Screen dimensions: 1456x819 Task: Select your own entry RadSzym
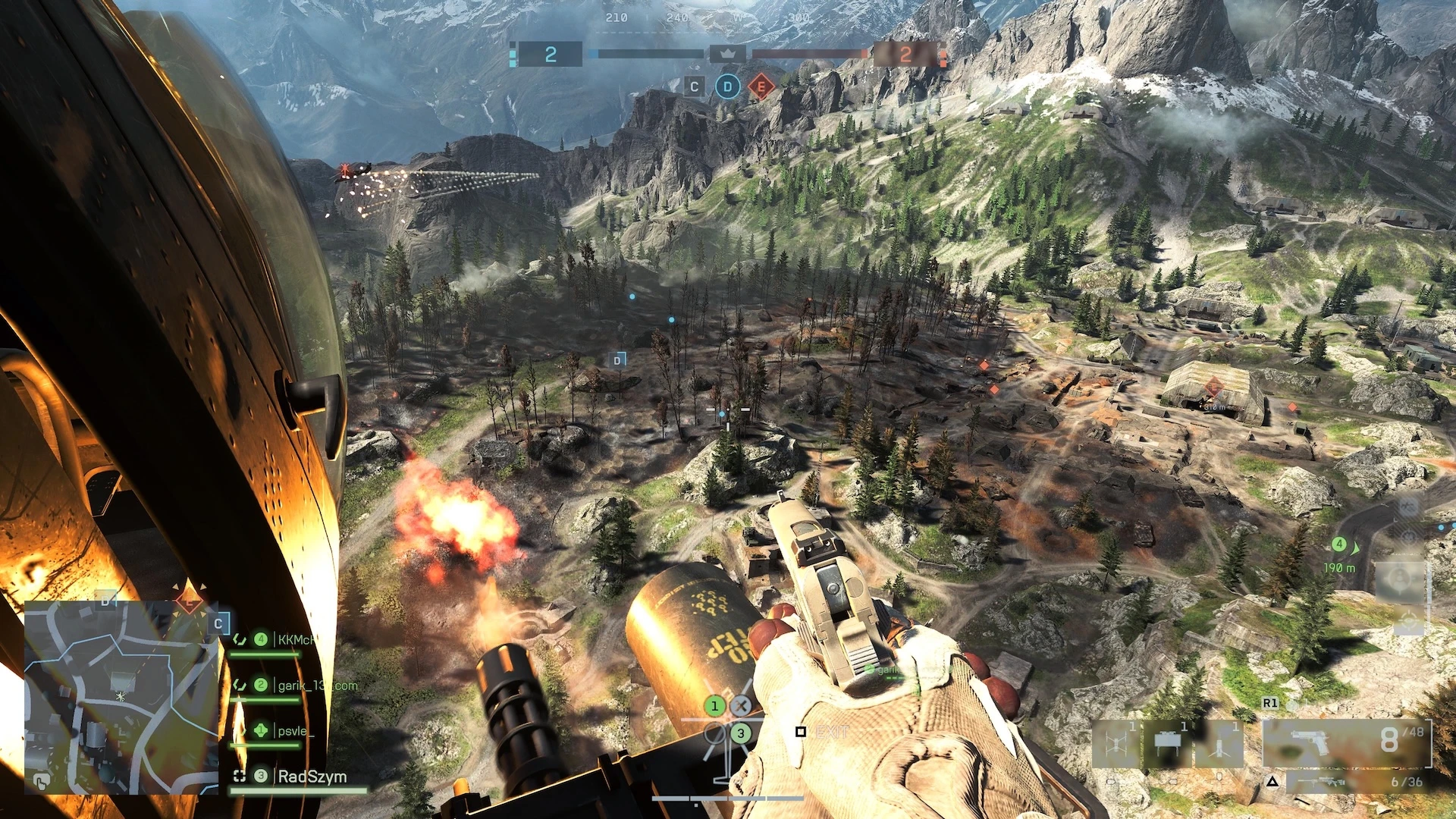[x=312, y=777]
